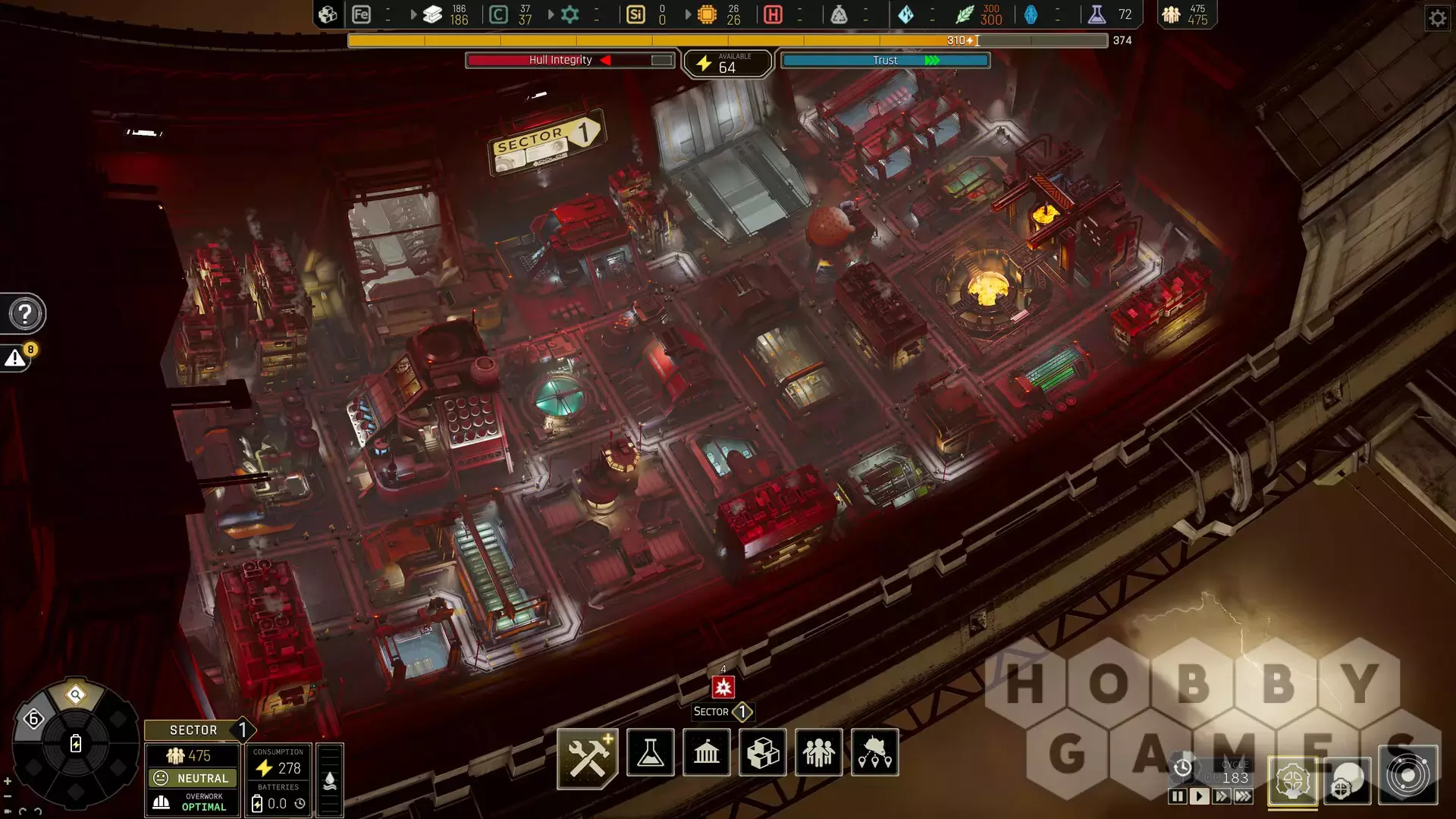The width and height of the screenshot is (1456, 819).
Task: Select the magnifier segment on the sector wheel
Action: click(76, 695)
